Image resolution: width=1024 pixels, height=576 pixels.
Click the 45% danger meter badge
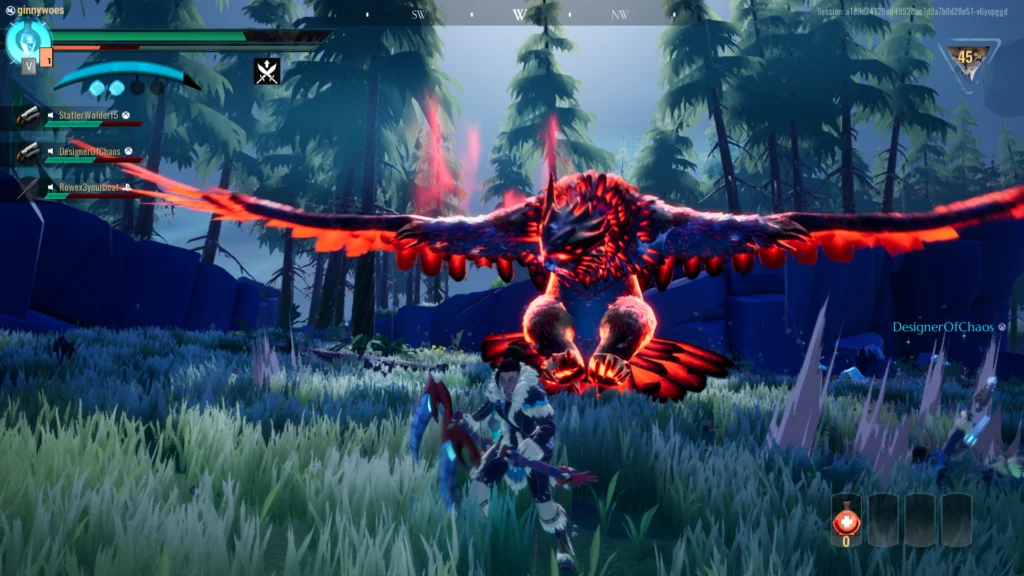point(969,60)
